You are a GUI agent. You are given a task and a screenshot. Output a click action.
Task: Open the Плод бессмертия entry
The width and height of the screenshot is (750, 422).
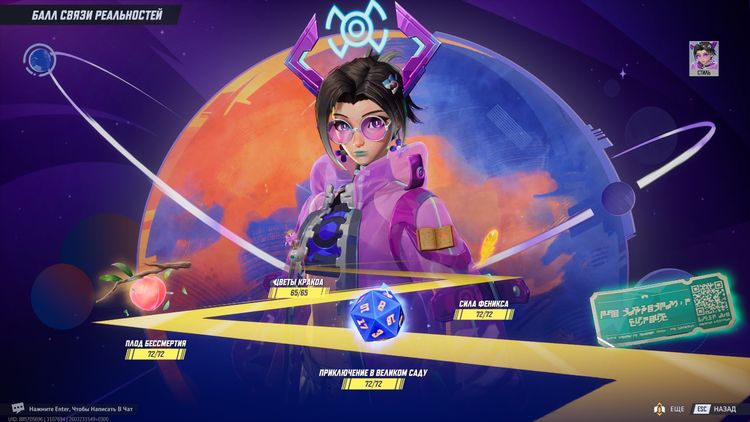[x=156, y=349]
